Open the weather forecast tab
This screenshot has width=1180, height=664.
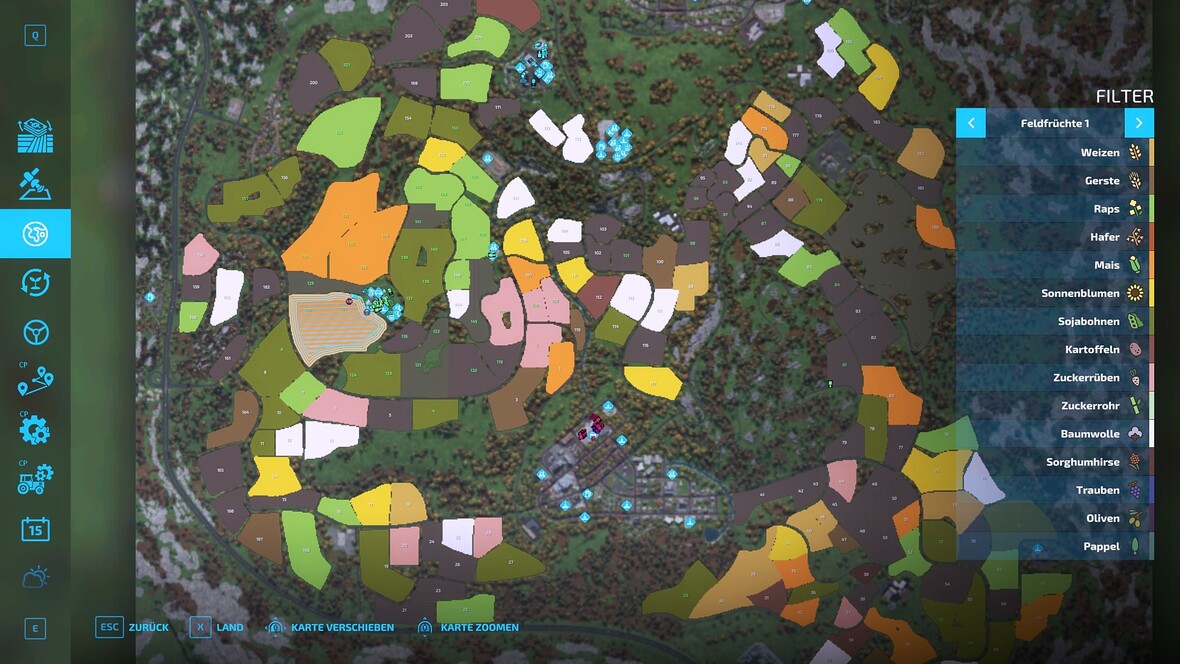coord(35,577)
